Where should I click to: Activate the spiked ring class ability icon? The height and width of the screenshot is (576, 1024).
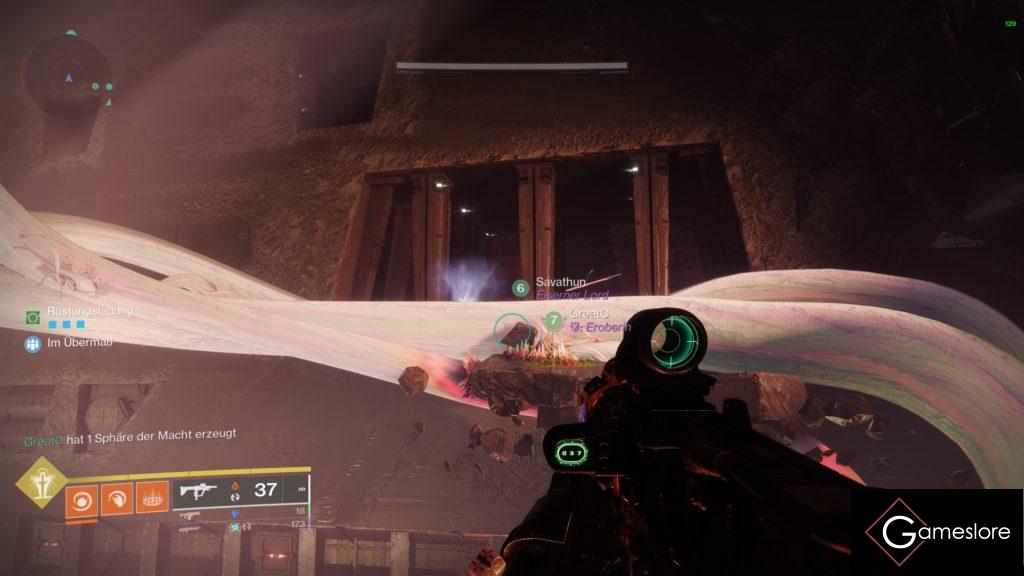point(151,498)
